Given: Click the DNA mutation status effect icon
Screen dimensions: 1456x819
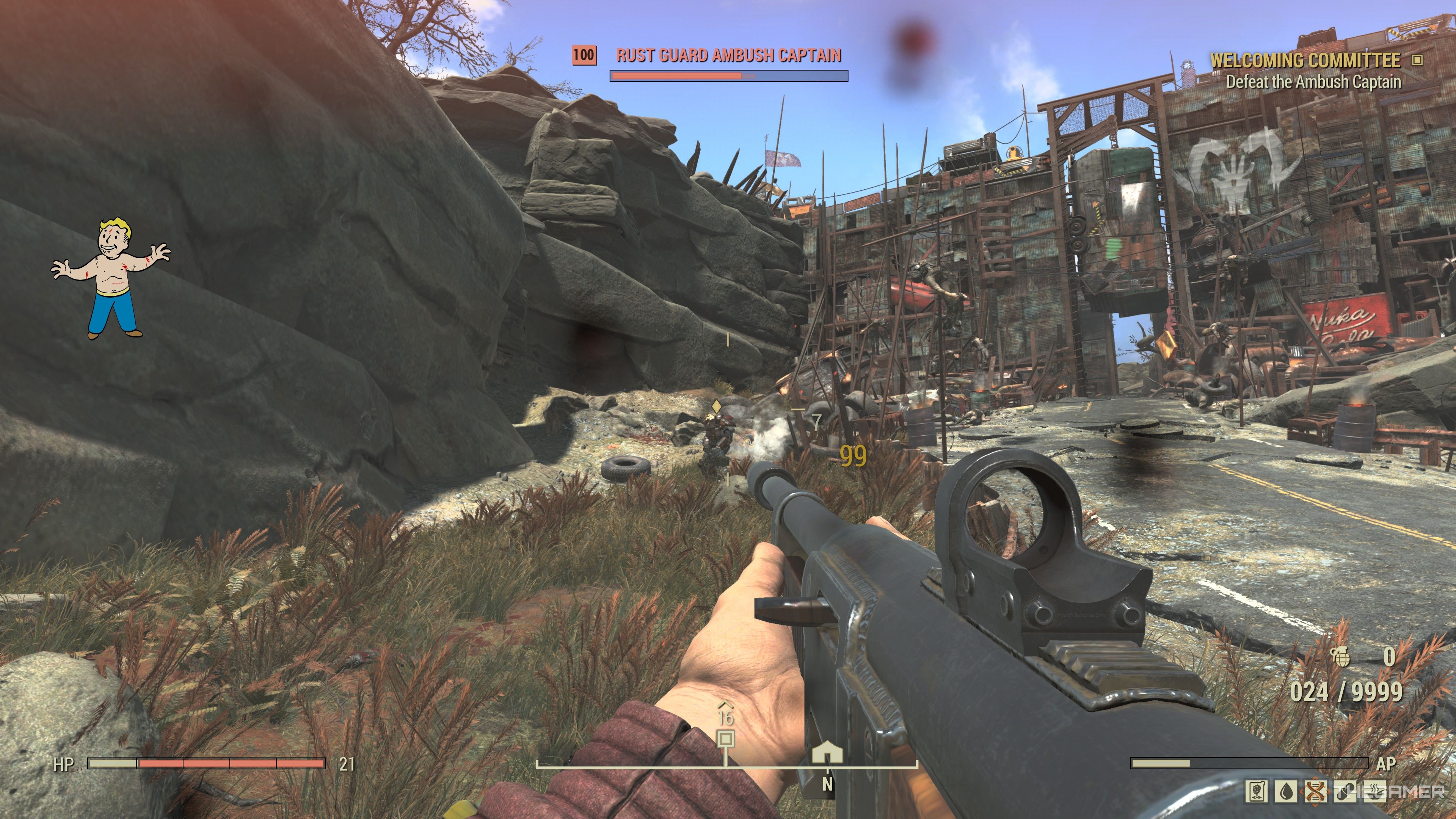Looking at the screenshot, I should (1316, 792).
